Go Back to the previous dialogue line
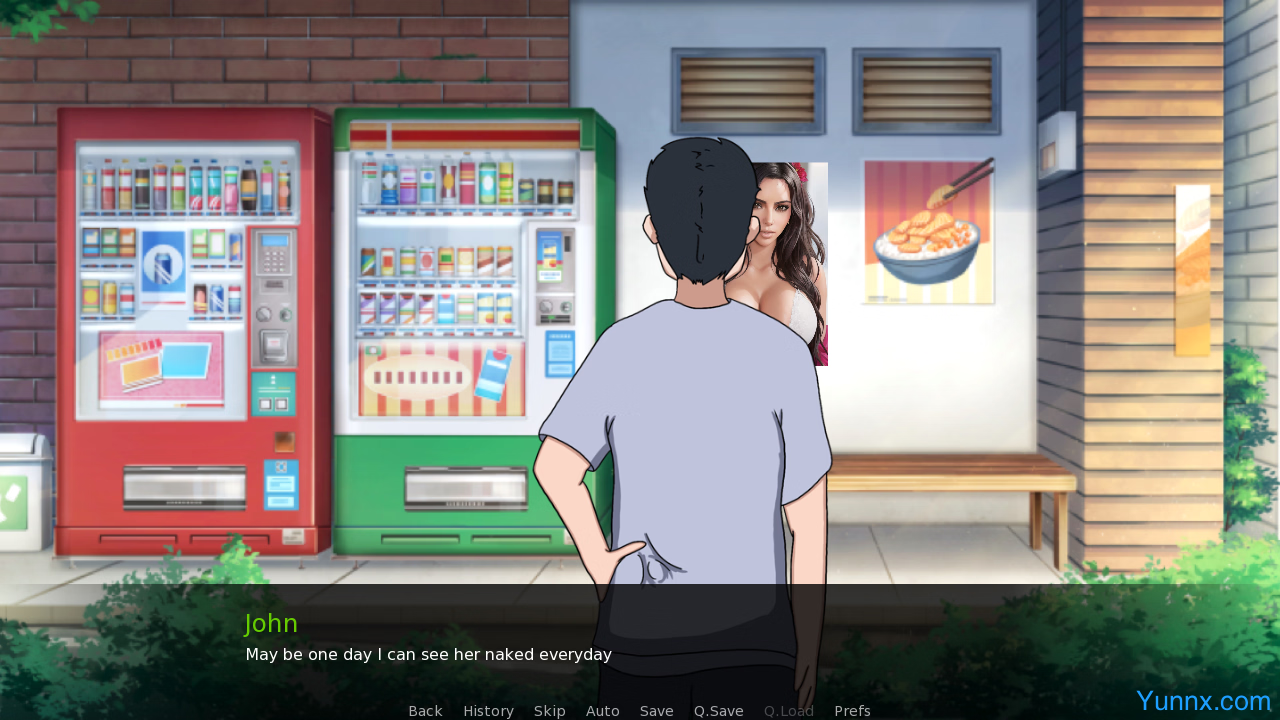Screen dimensions: 1280x720 [x=425, y=711]
